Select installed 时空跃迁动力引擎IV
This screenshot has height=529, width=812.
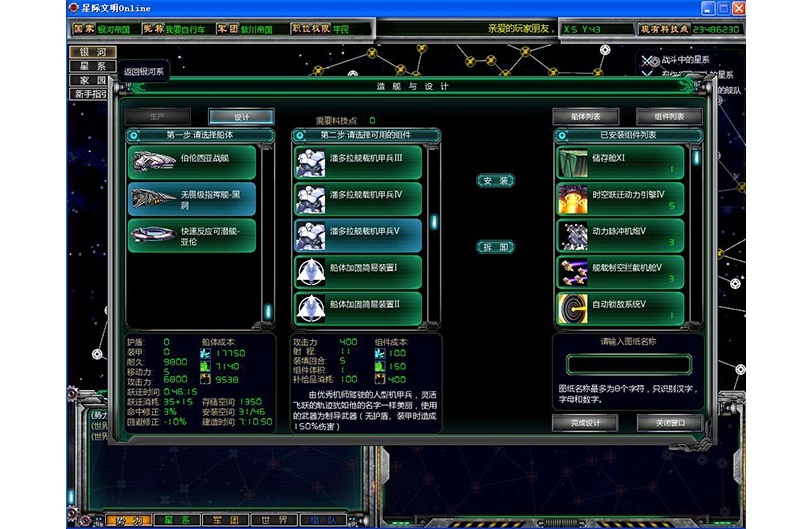tap(621, 199)
